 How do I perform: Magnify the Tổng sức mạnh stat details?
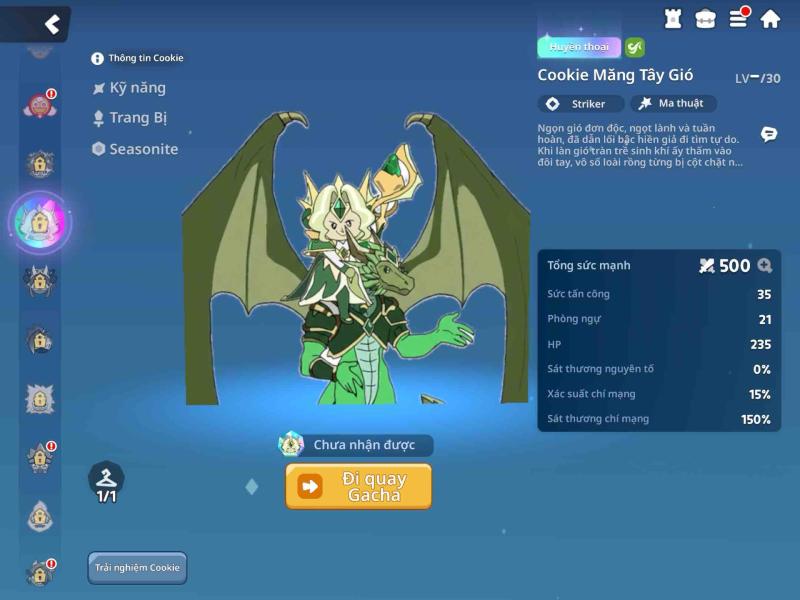[765, 266]
